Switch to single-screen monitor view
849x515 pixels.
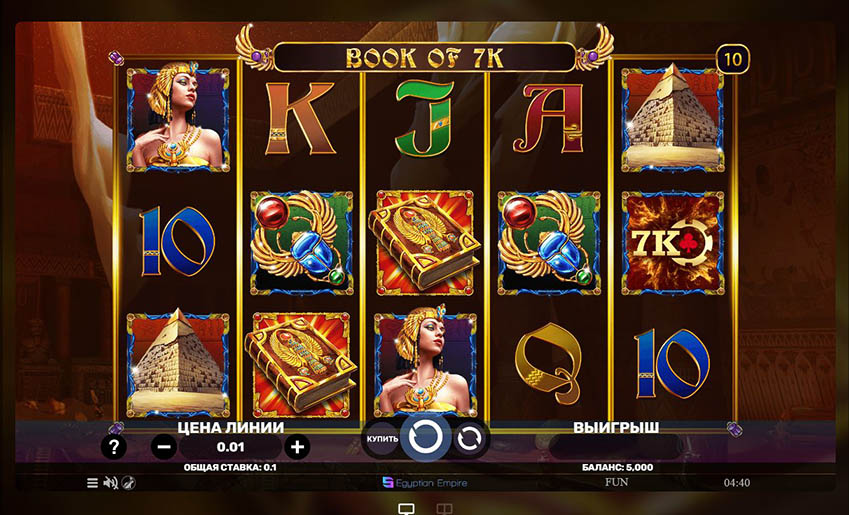[406, 509]
